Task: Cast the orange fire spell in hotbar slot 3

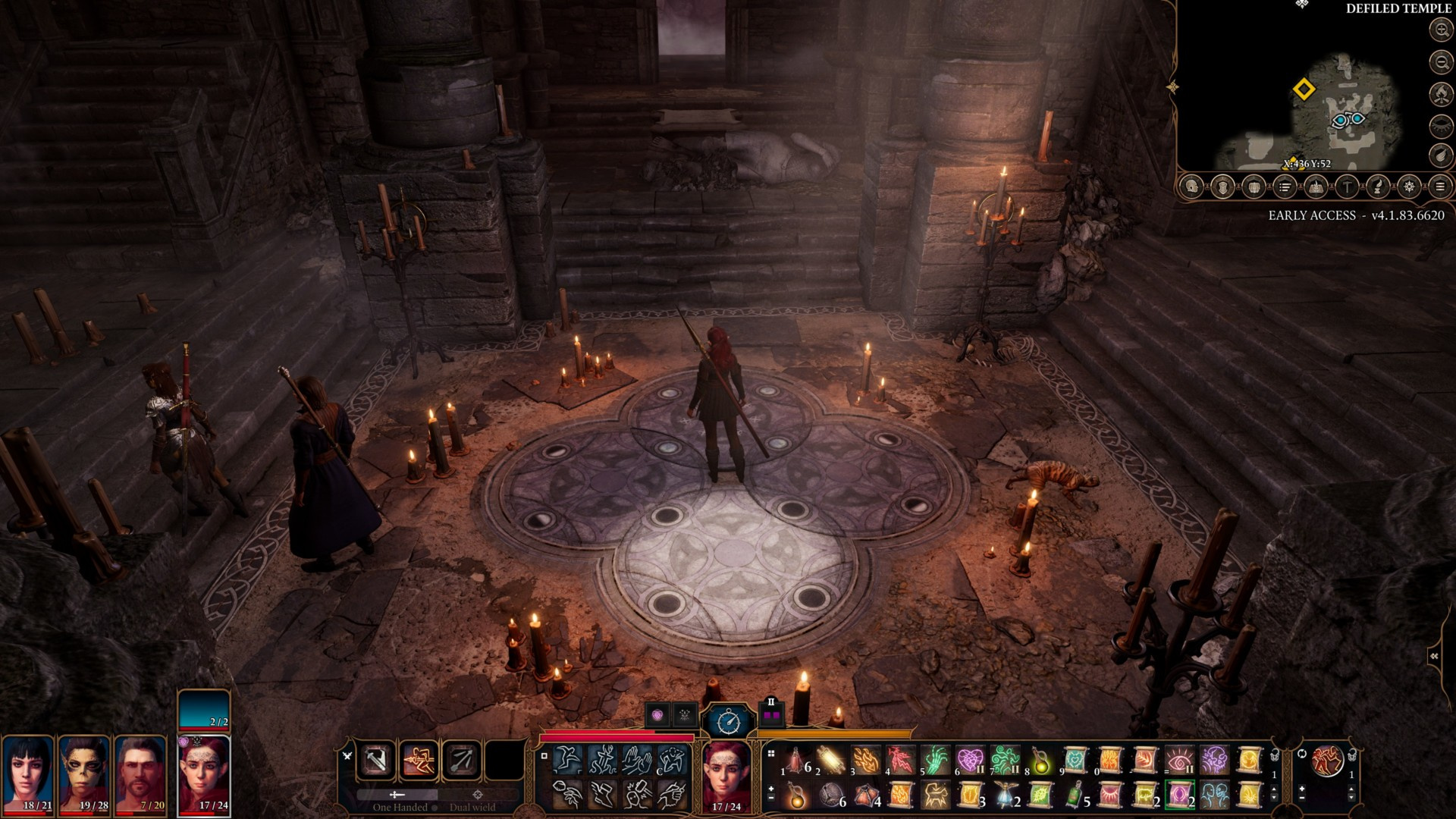Action: pyautogui.click(x=865, y=759)
